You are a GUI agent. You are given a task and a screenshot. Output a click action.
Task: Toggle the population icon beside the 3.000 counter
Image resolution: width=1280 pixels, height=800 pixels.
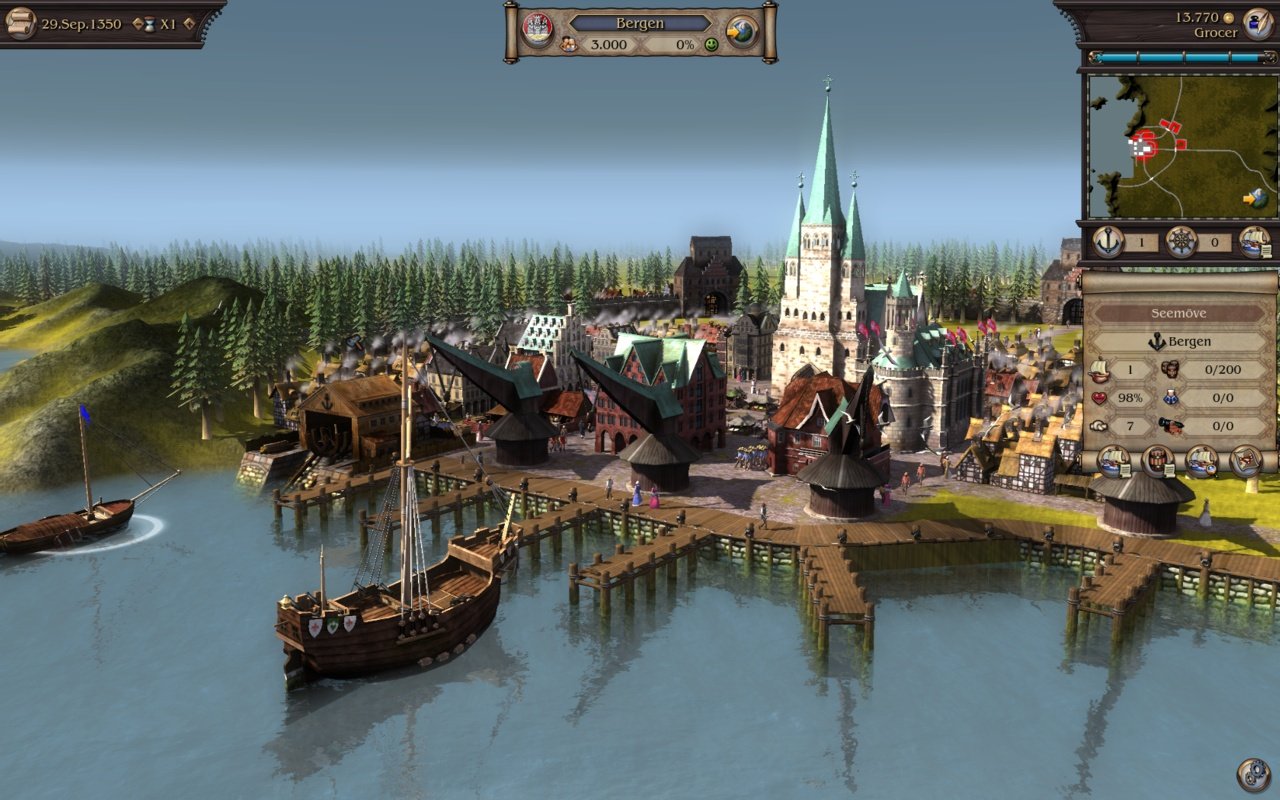click(569, 44)
